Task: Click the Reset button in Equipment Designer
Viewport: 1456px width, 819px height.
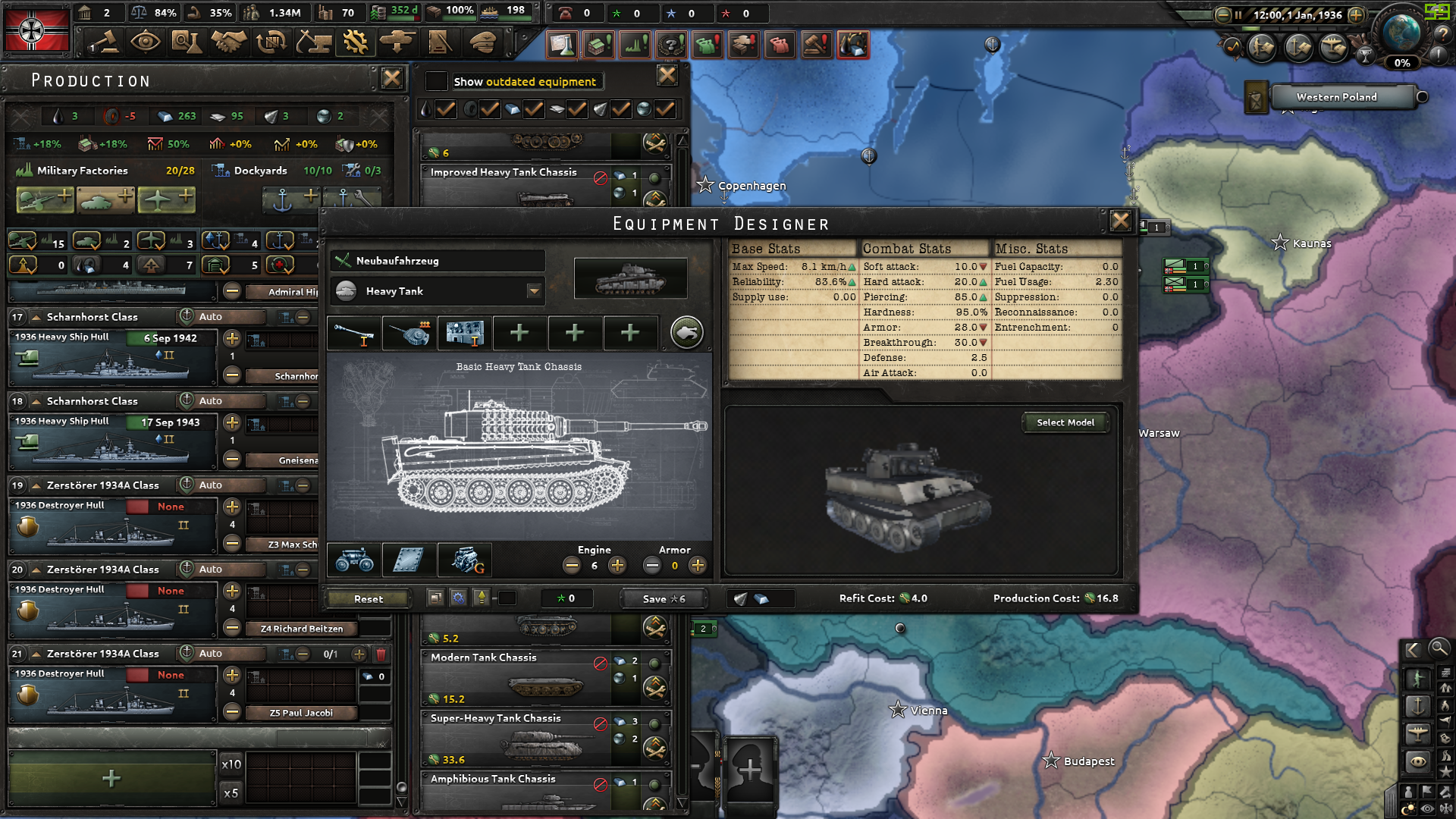Action: (x=369, y=598)
